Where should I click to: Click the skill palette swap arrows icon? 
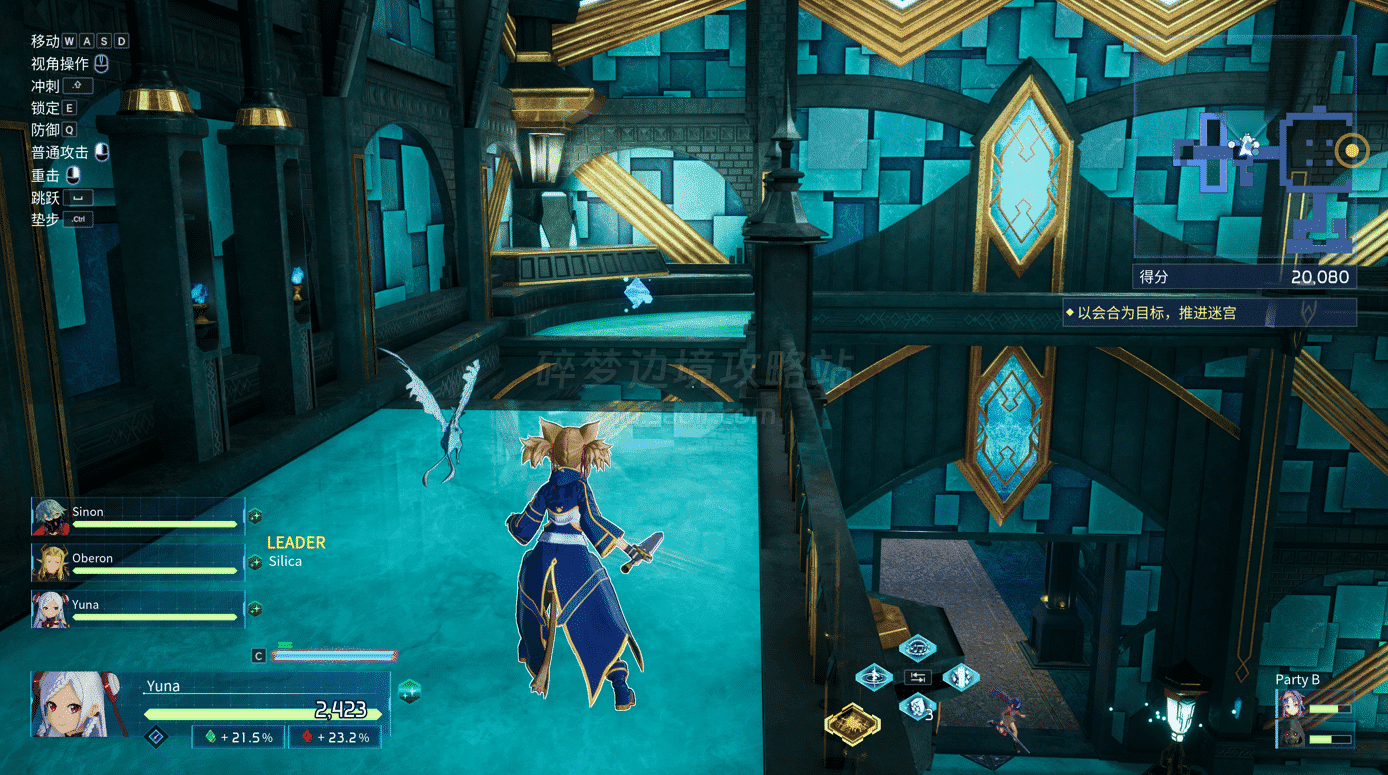(917, 677)
